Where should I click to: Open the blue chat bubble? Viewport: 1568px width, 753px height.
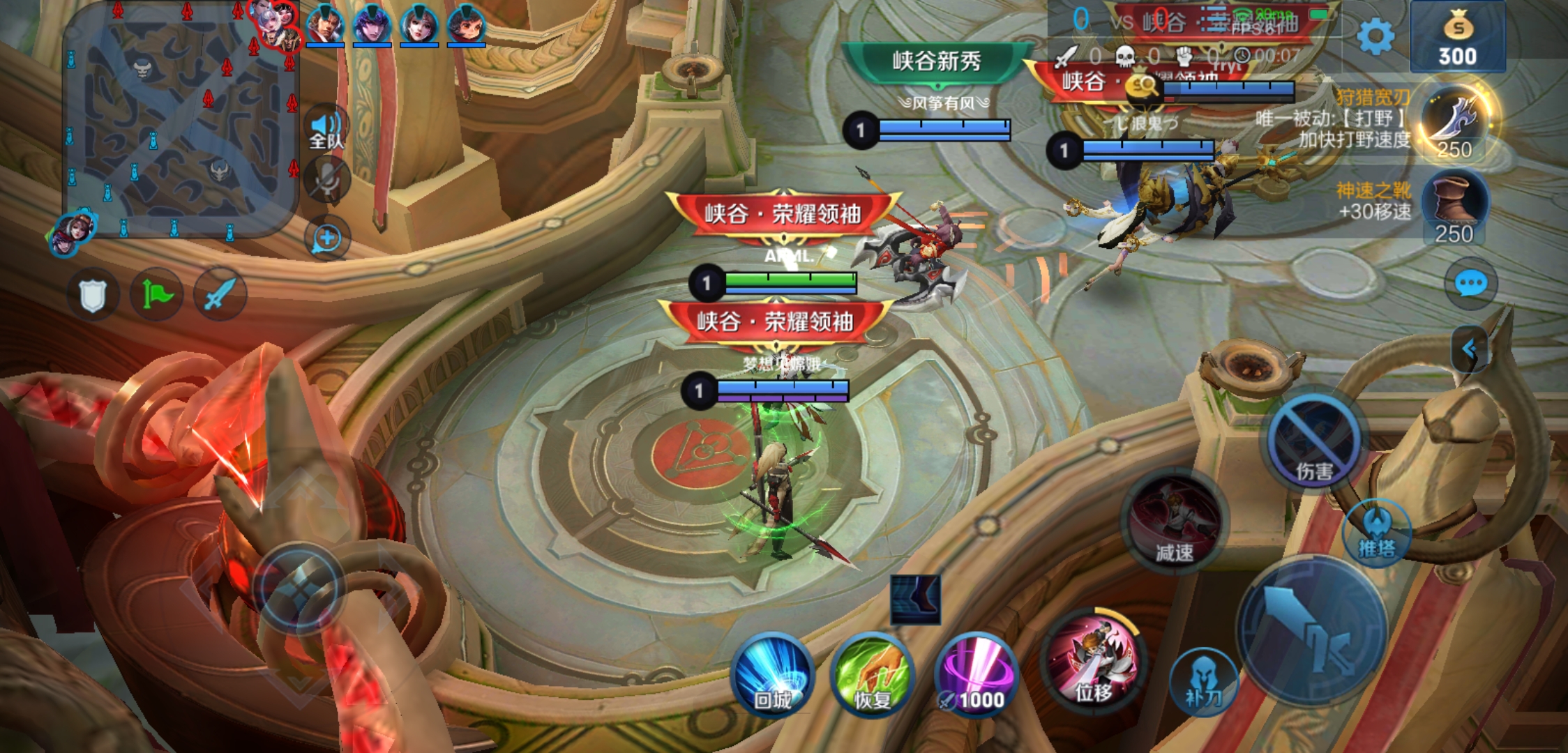pos(1470,284)
